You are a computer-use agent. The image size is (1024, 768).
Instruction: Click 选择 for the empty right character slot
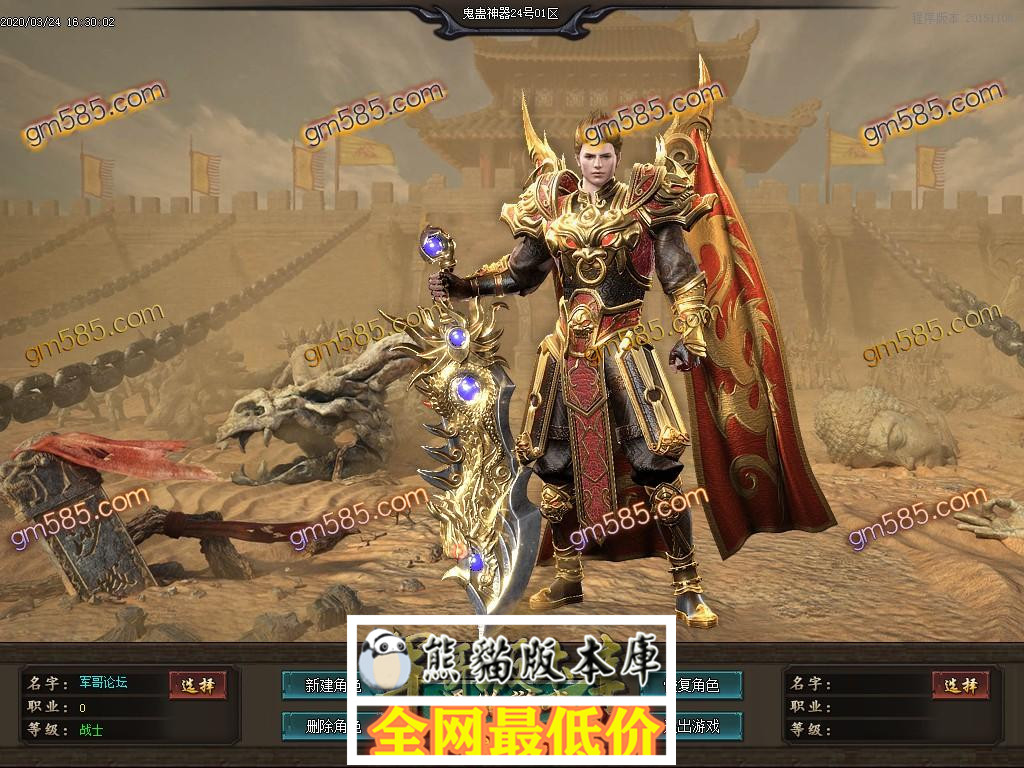click(960, 685)
